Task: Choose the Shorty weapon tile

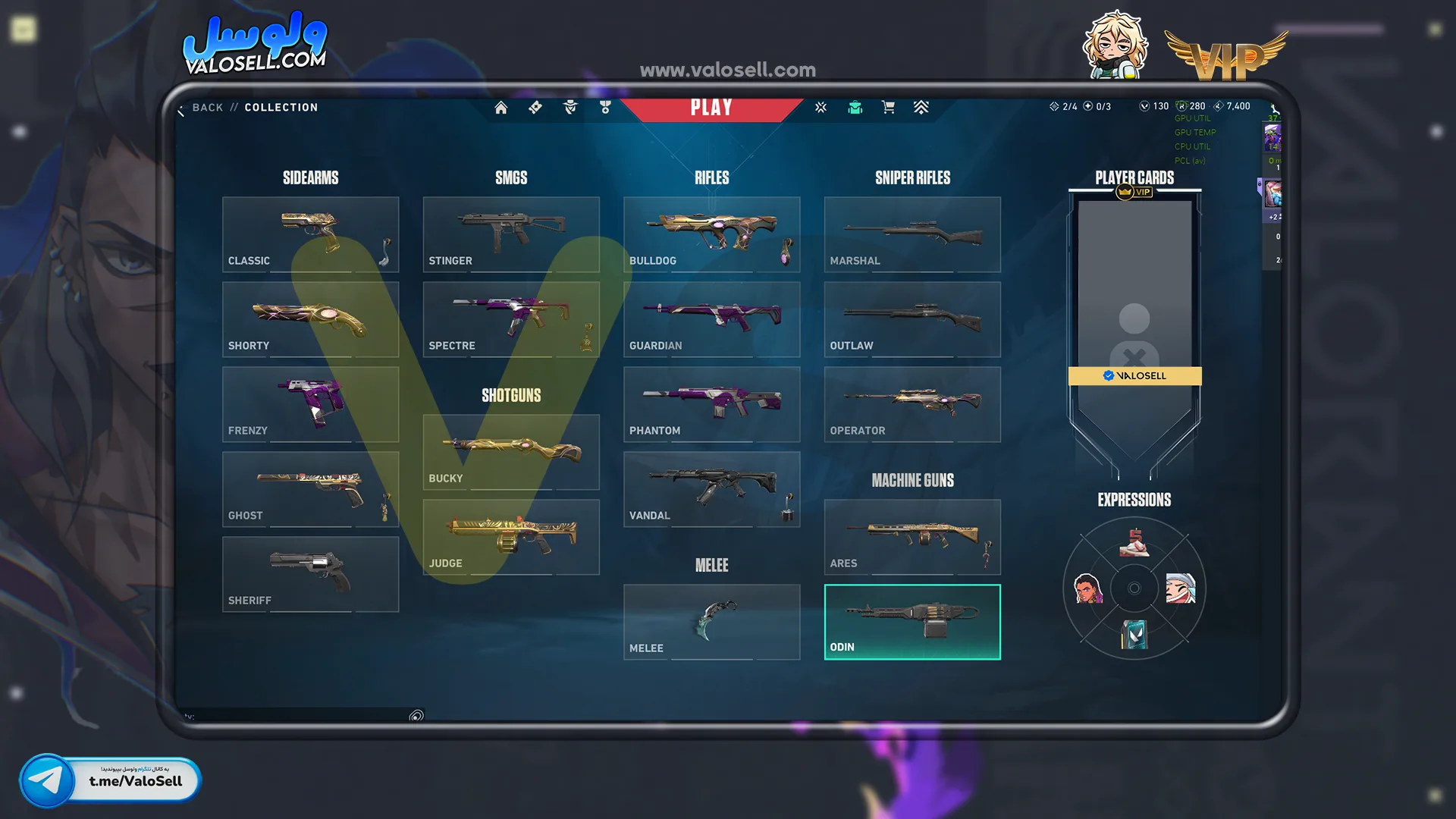Action: click(310, 319)
